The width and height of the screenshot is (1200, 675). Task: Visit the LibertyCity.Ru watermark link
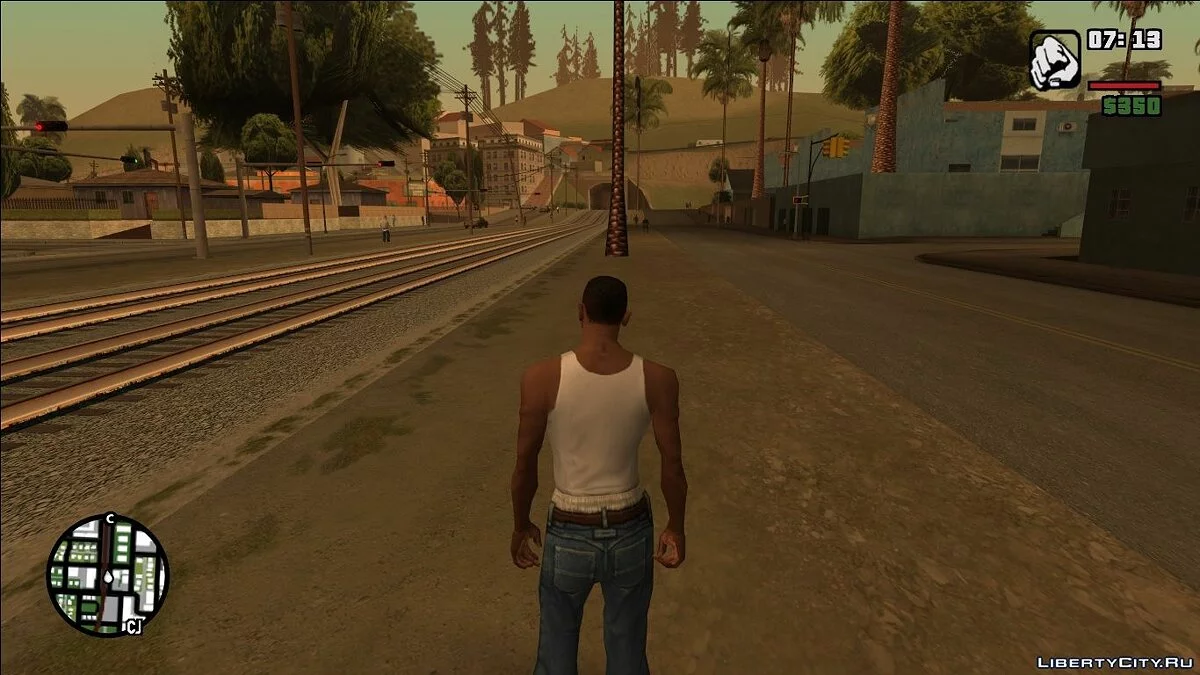pyautogui.click(x=1112, y=662)
